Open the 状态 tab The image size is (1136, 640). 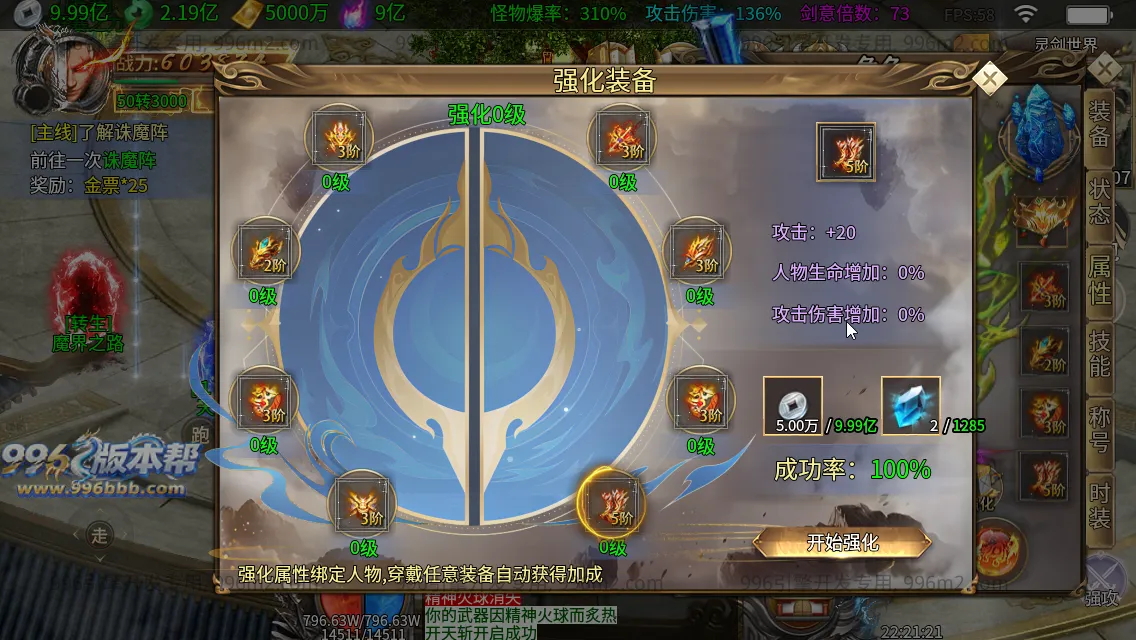point(1100,201)
